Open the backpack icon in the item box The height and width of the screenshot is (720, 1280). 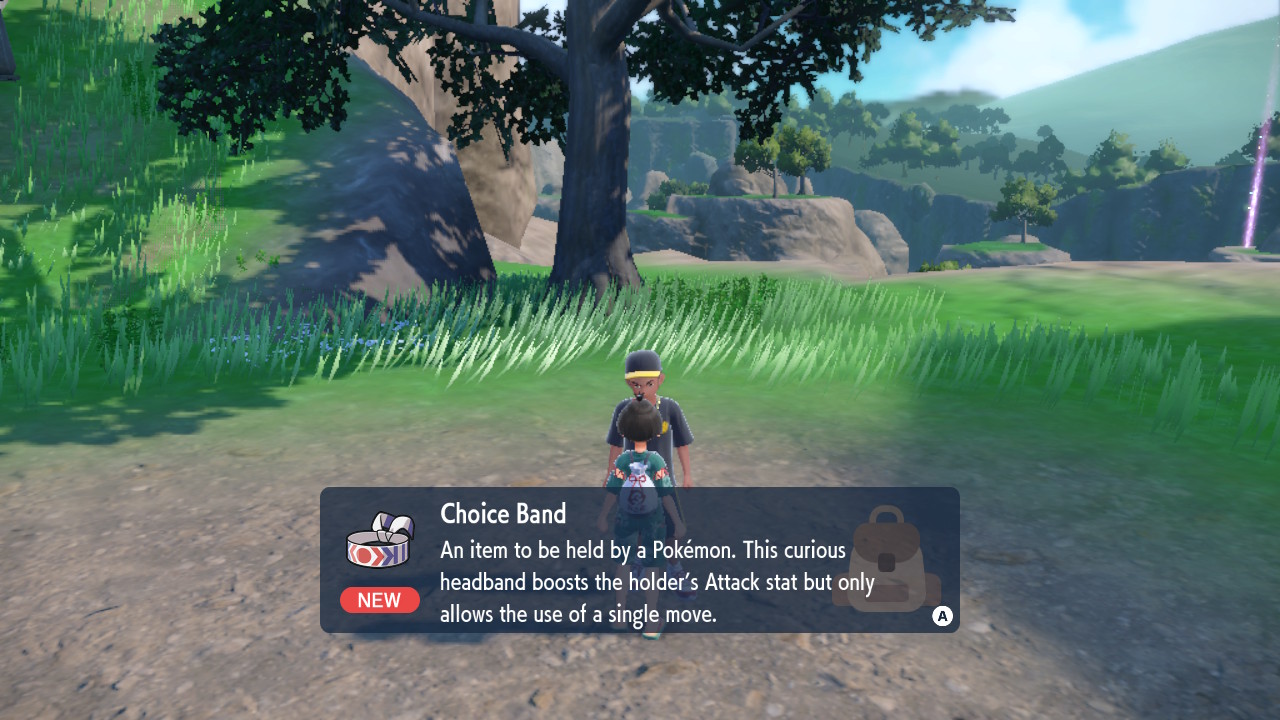pos(886,561)
